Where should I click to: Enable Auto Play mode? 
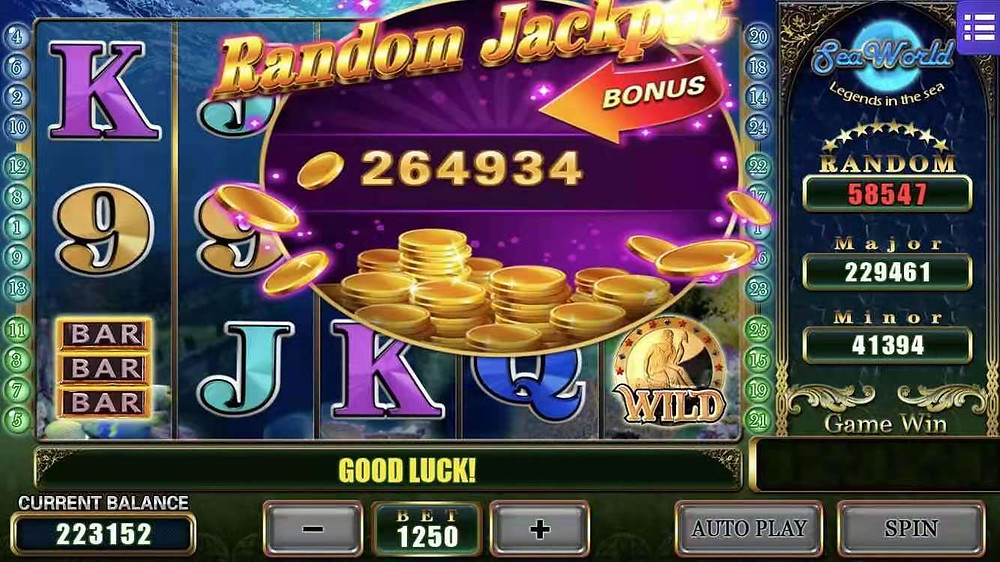point(749,528)
